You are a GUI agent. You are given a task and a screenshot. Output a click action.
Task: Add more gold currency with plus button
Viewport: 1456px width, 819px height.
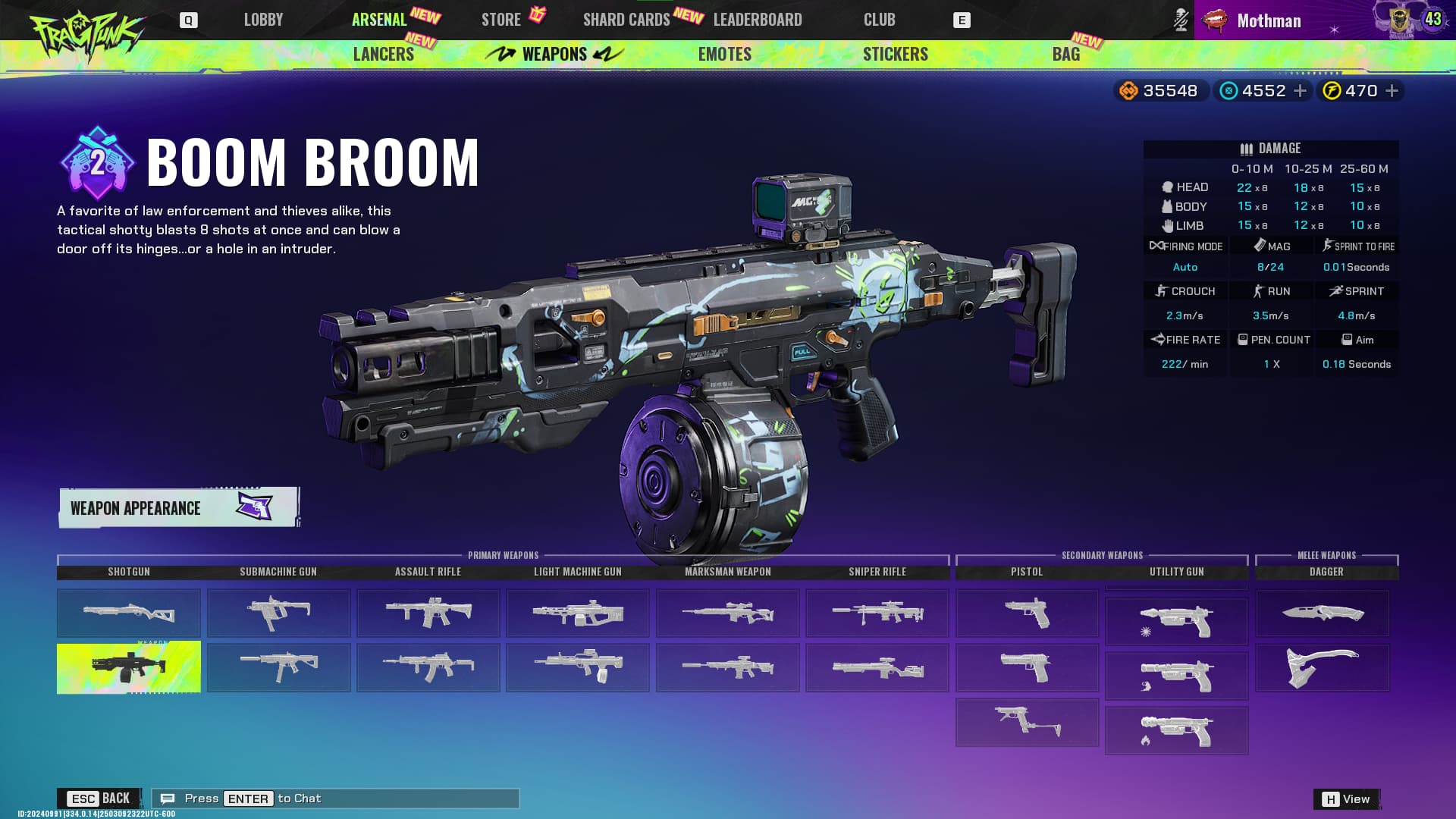coord(1392,91)
